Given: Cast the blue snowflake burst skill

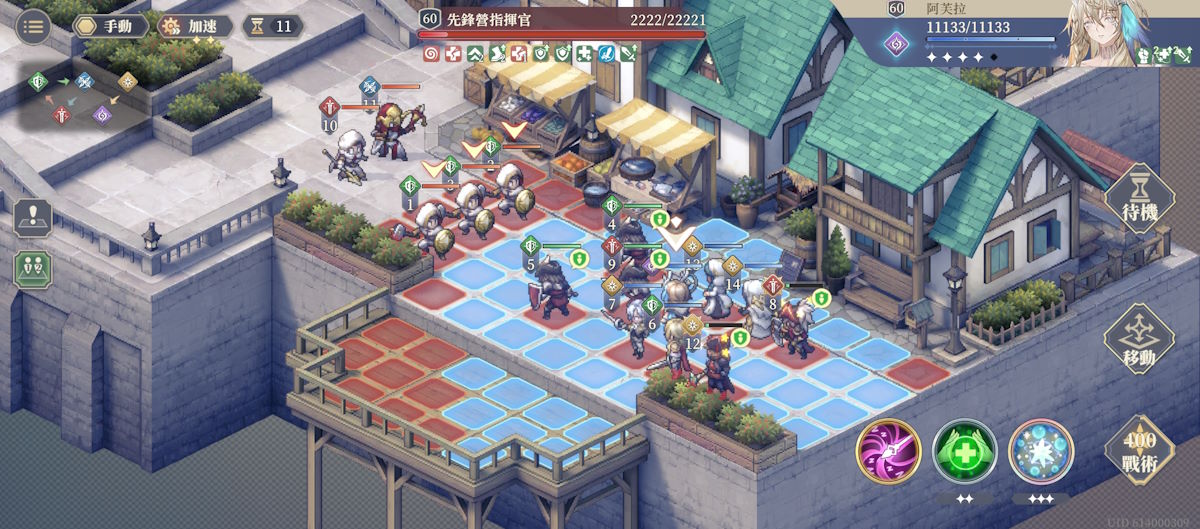Looking at the screenshot, I should (1040, 452).
